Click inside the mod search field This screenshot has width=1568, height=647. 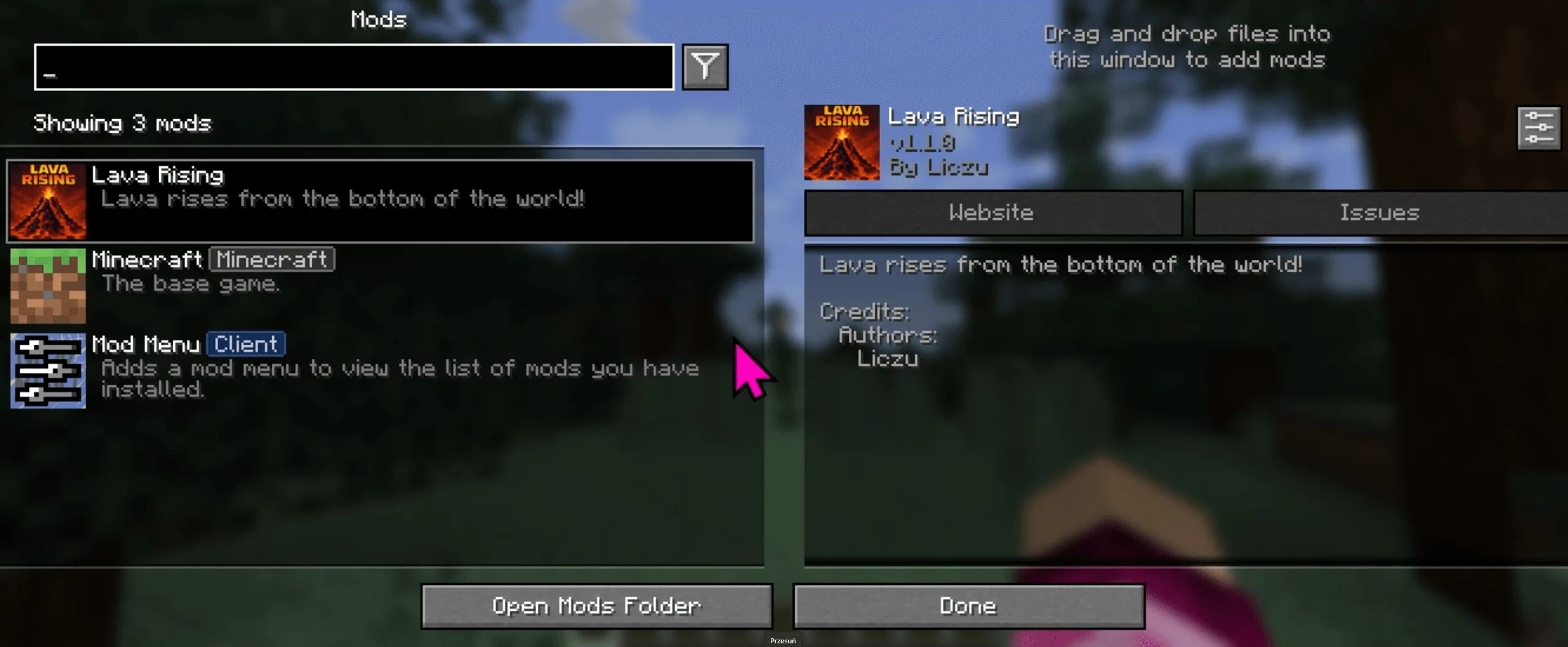(x=354, y=66)
